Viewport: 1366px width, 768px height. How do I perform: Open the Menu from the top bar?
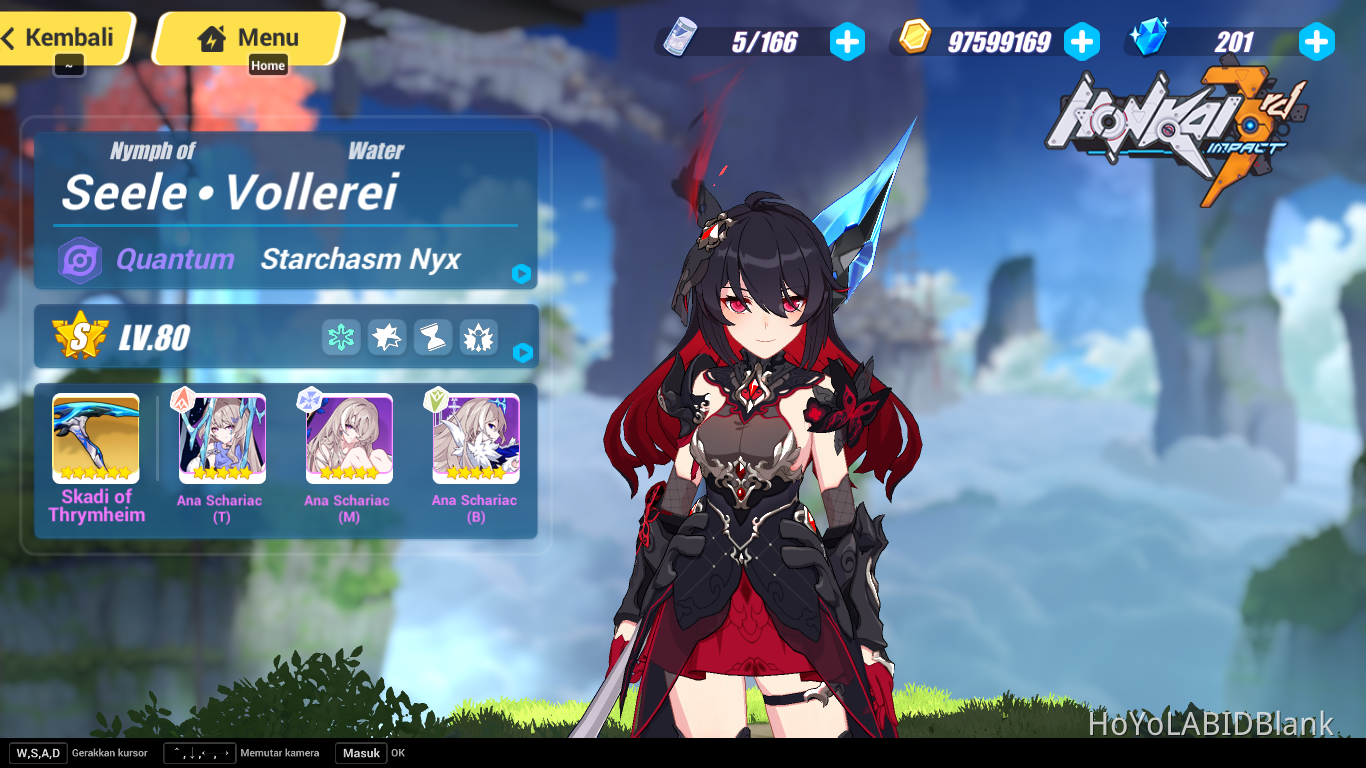(252, 38)
